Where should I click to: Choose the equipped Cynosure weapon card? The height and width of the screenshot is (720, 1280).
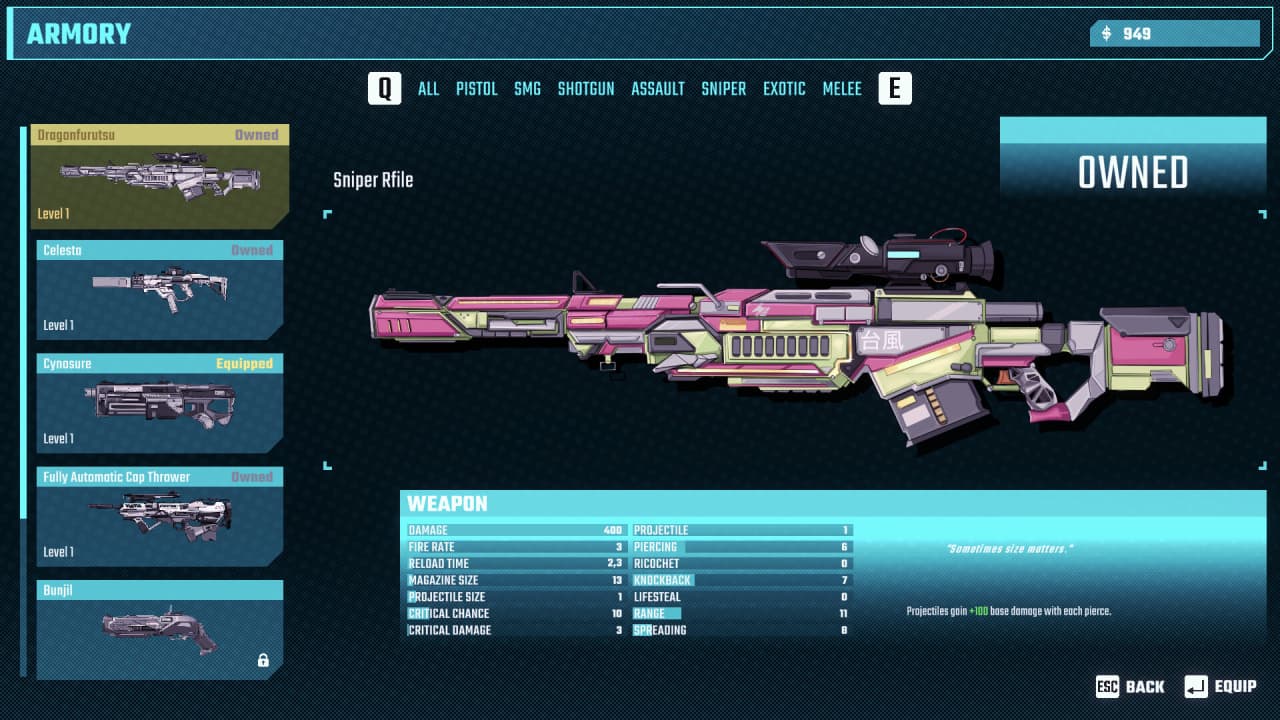click(x=160, y=403)
